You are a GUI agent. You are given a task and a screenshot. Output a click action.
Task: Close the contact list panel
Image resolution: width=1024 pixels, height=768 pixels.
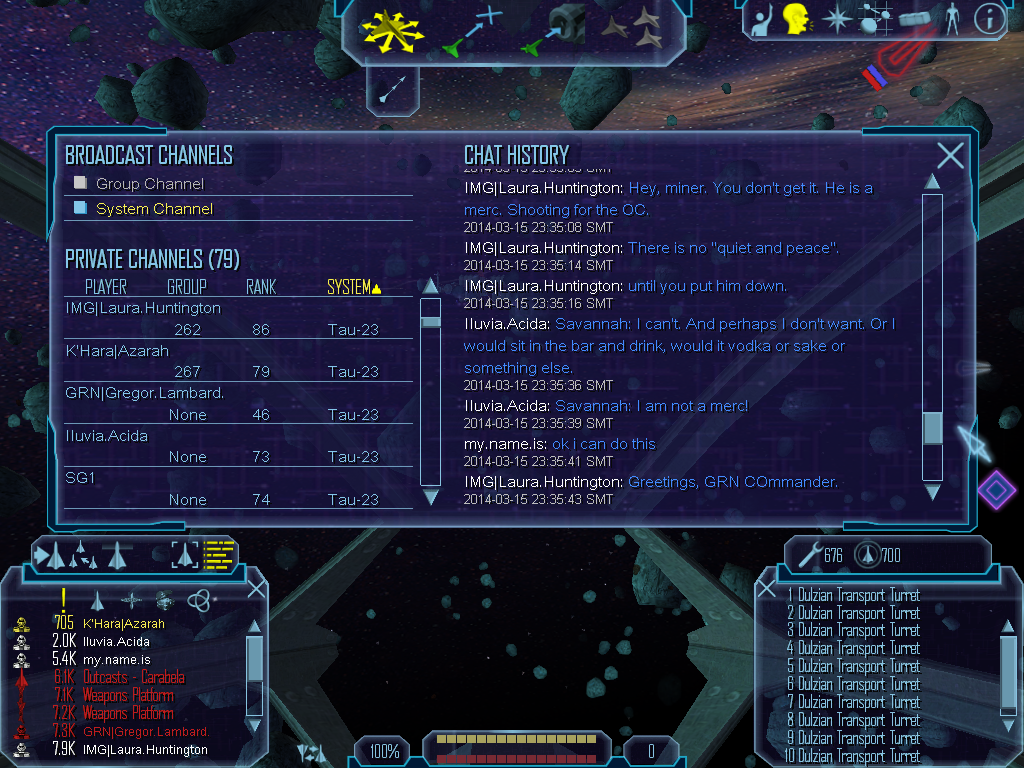(256, 589)
